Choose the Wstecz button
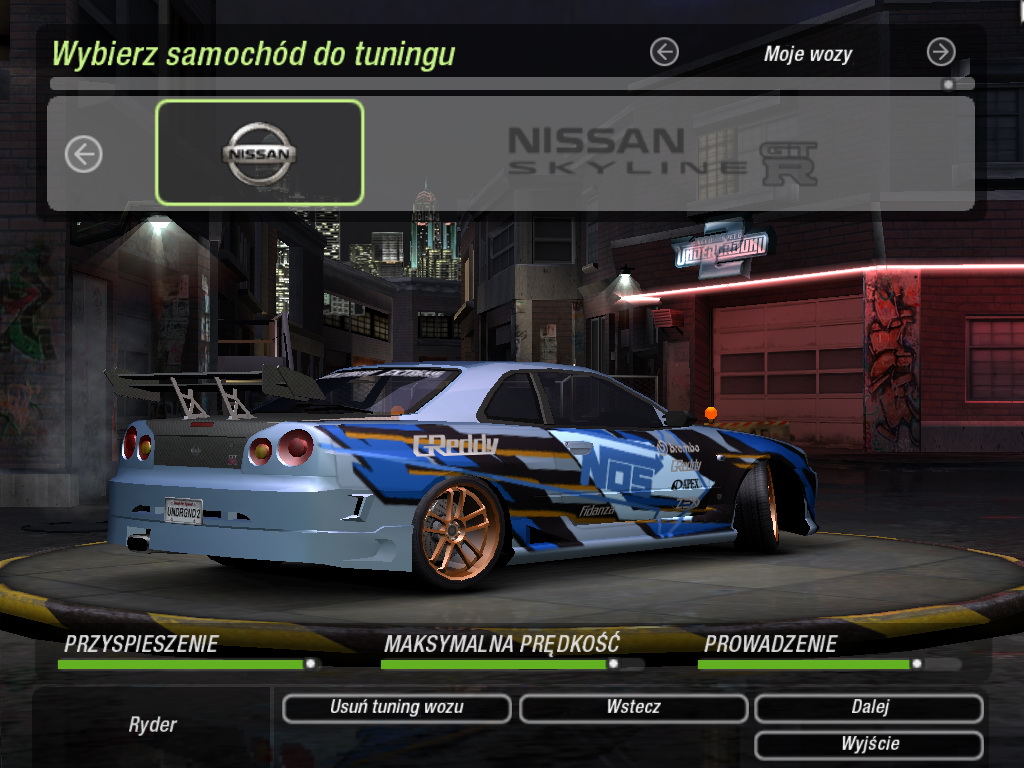The height and width of the screenshot is (768, 1024). pos(633,708)
